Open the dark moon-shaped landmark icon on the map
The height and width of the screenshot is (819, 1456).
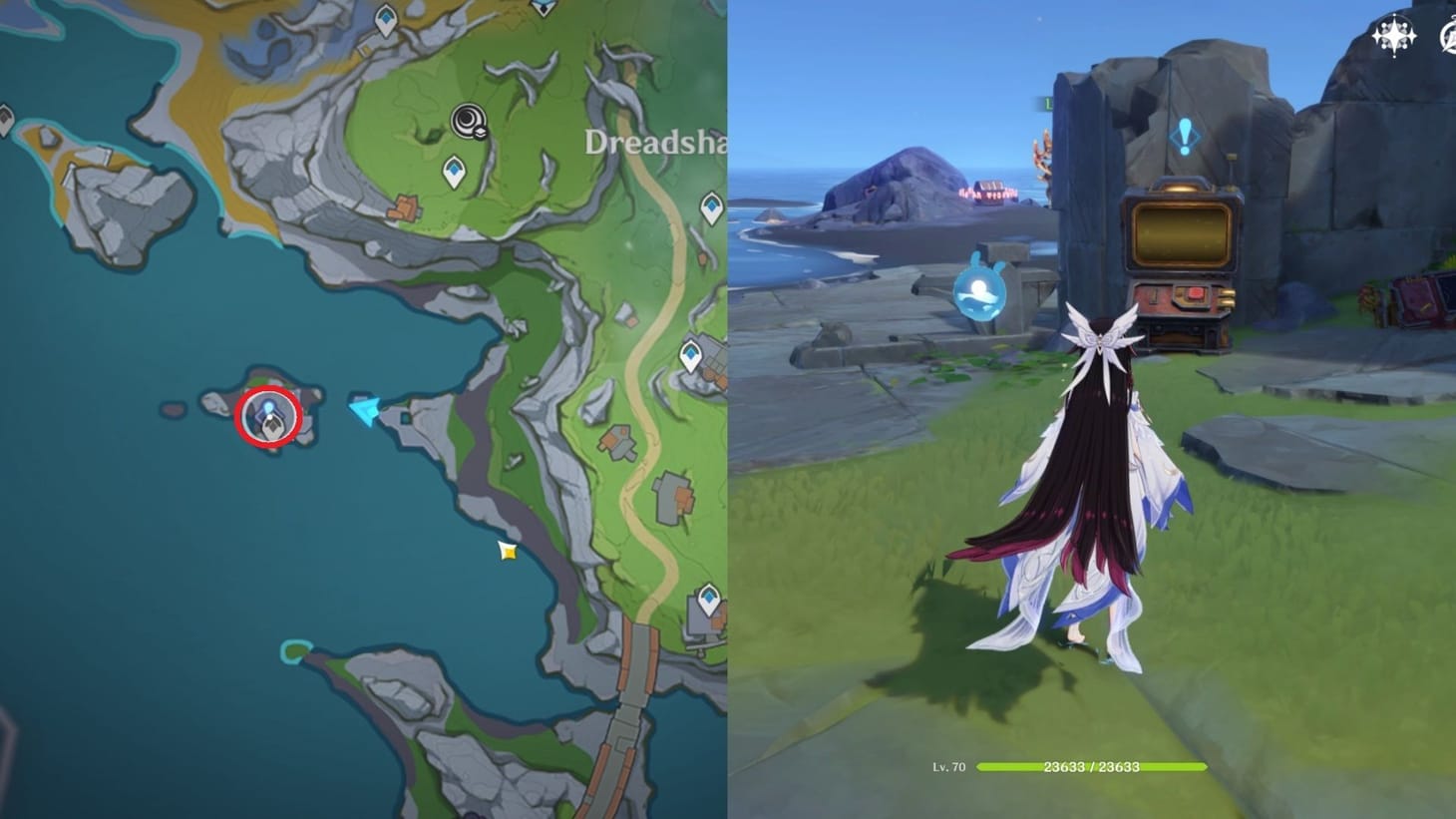click(x=469, y=122)
